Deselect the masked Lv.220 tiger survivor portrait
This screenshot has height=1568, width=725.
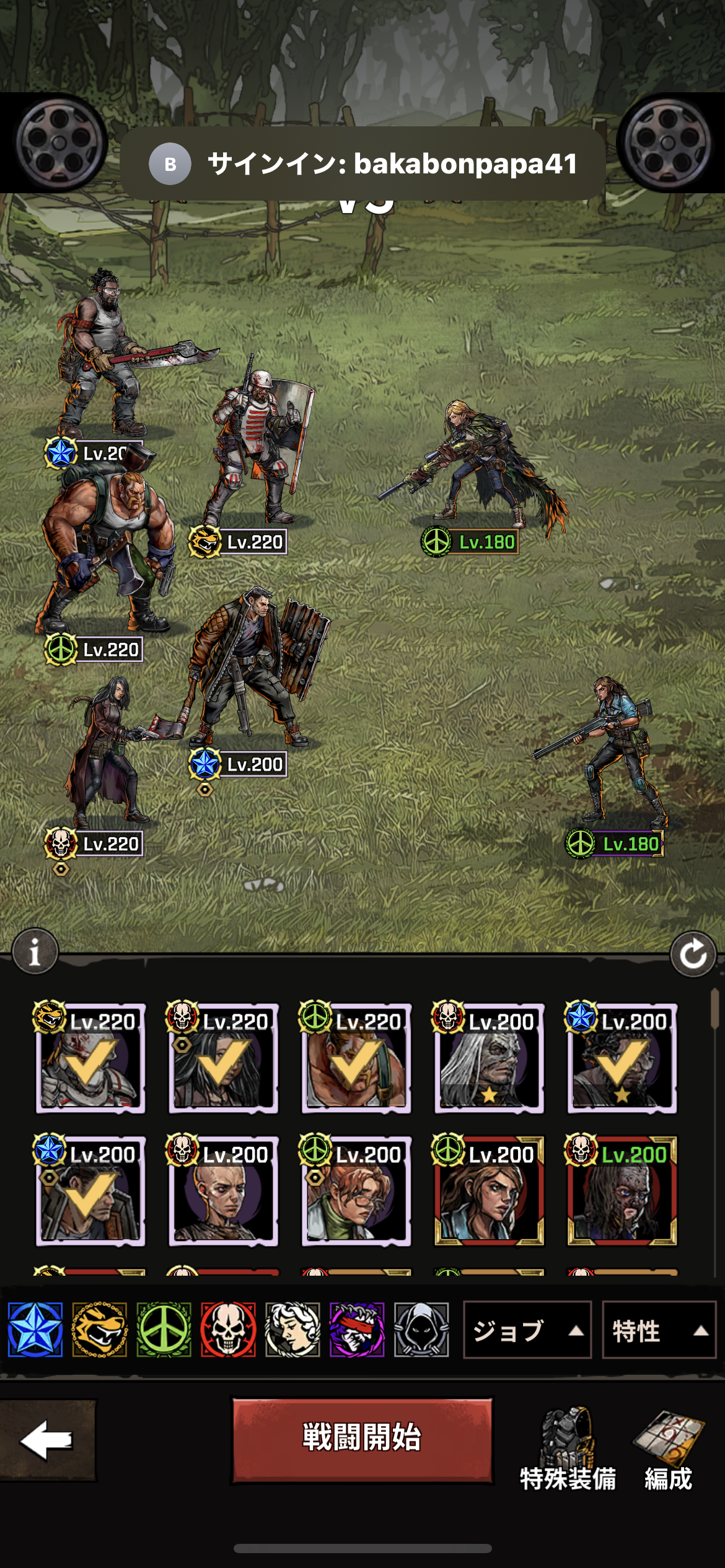(90, 1060)
